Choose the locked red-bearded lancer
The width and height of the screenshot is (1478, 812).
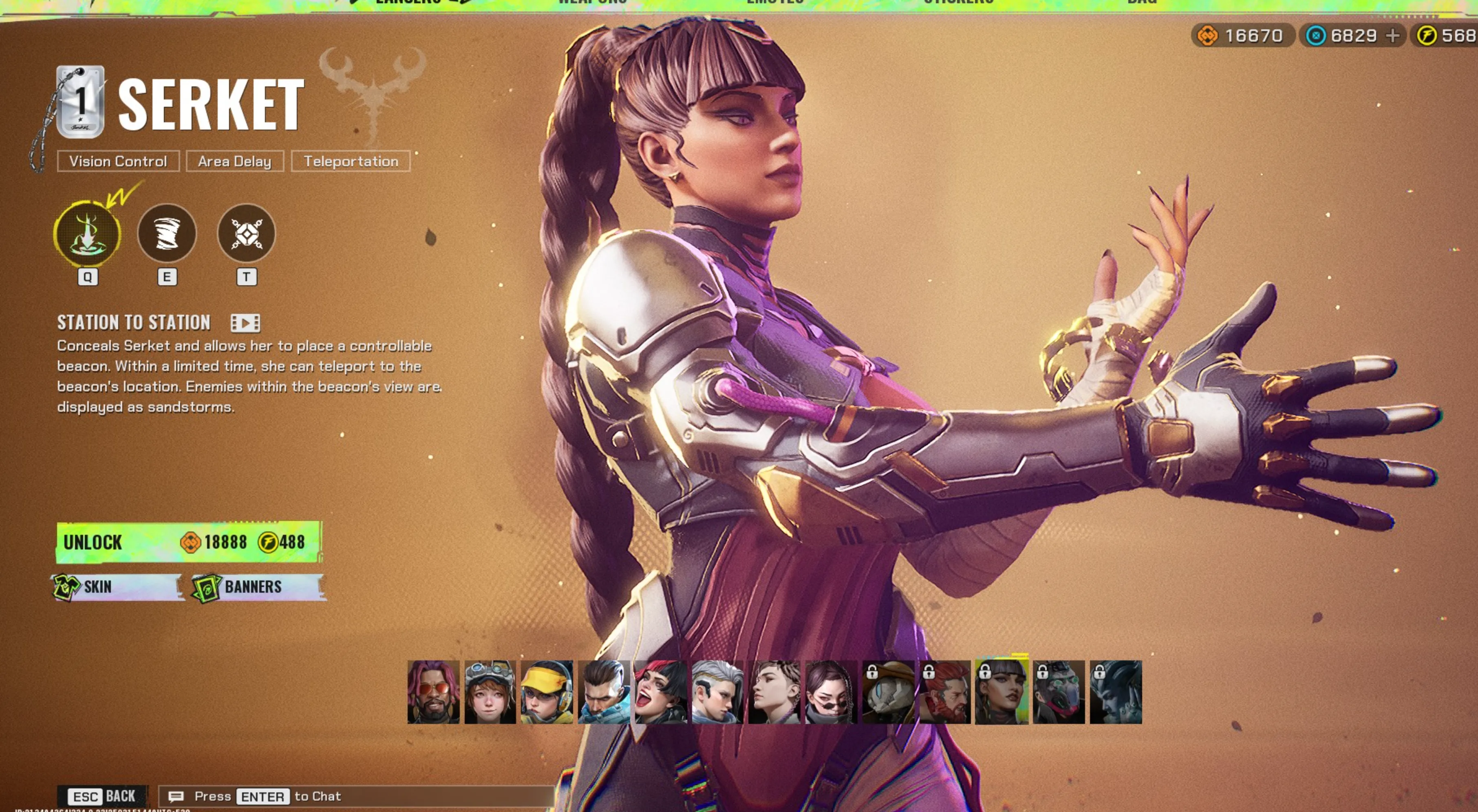click(945, 692)
